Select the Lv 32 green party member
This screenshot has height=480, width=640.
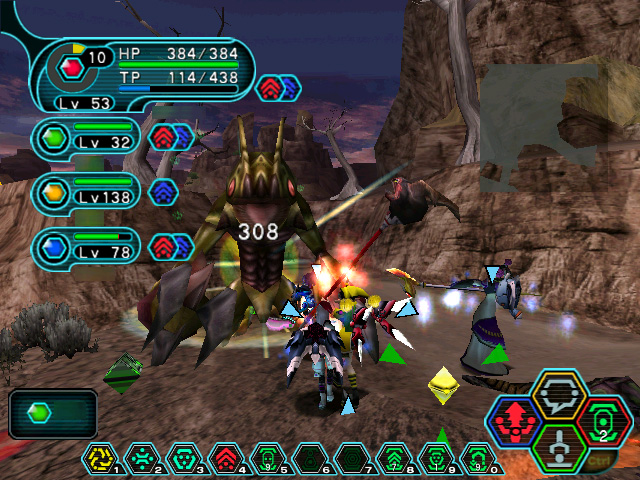[x=86, y=137]
